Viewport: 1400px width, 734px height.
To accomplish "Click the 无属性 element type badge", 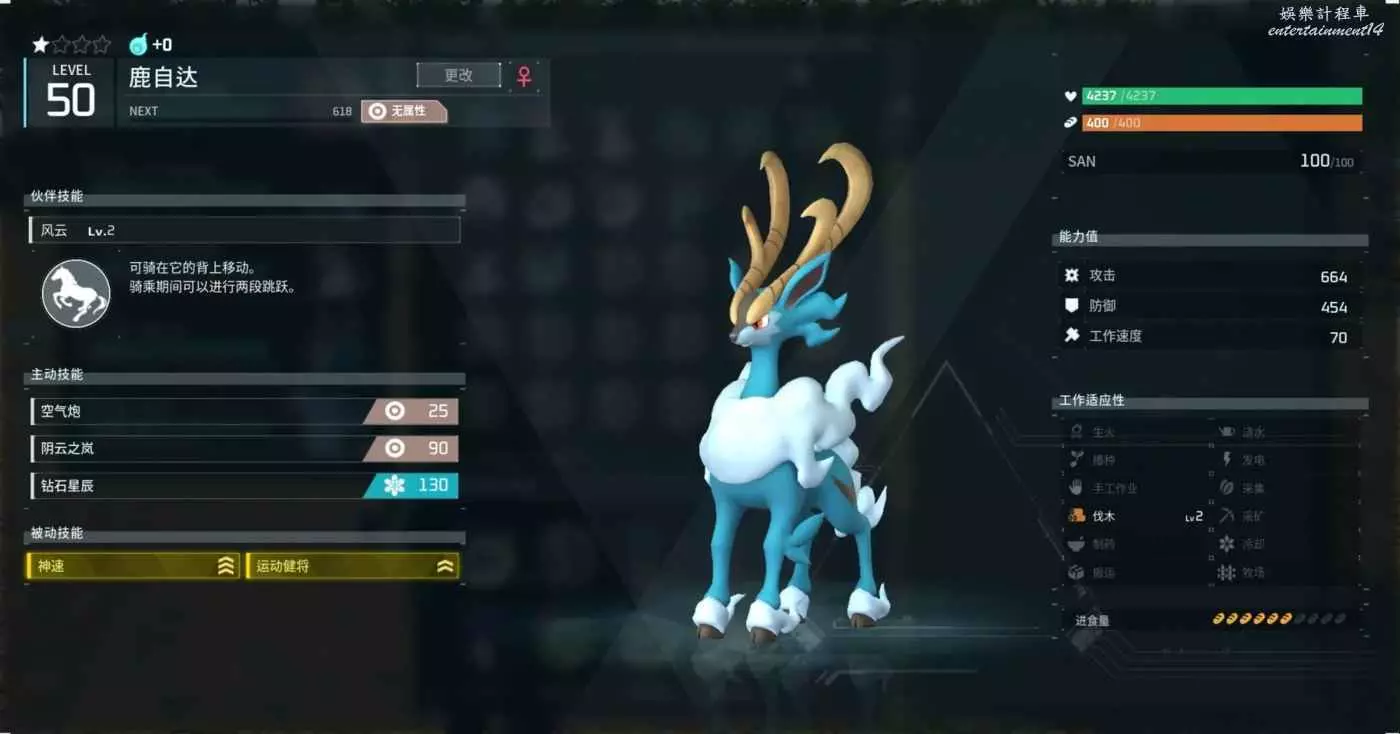I will (404, 111).
